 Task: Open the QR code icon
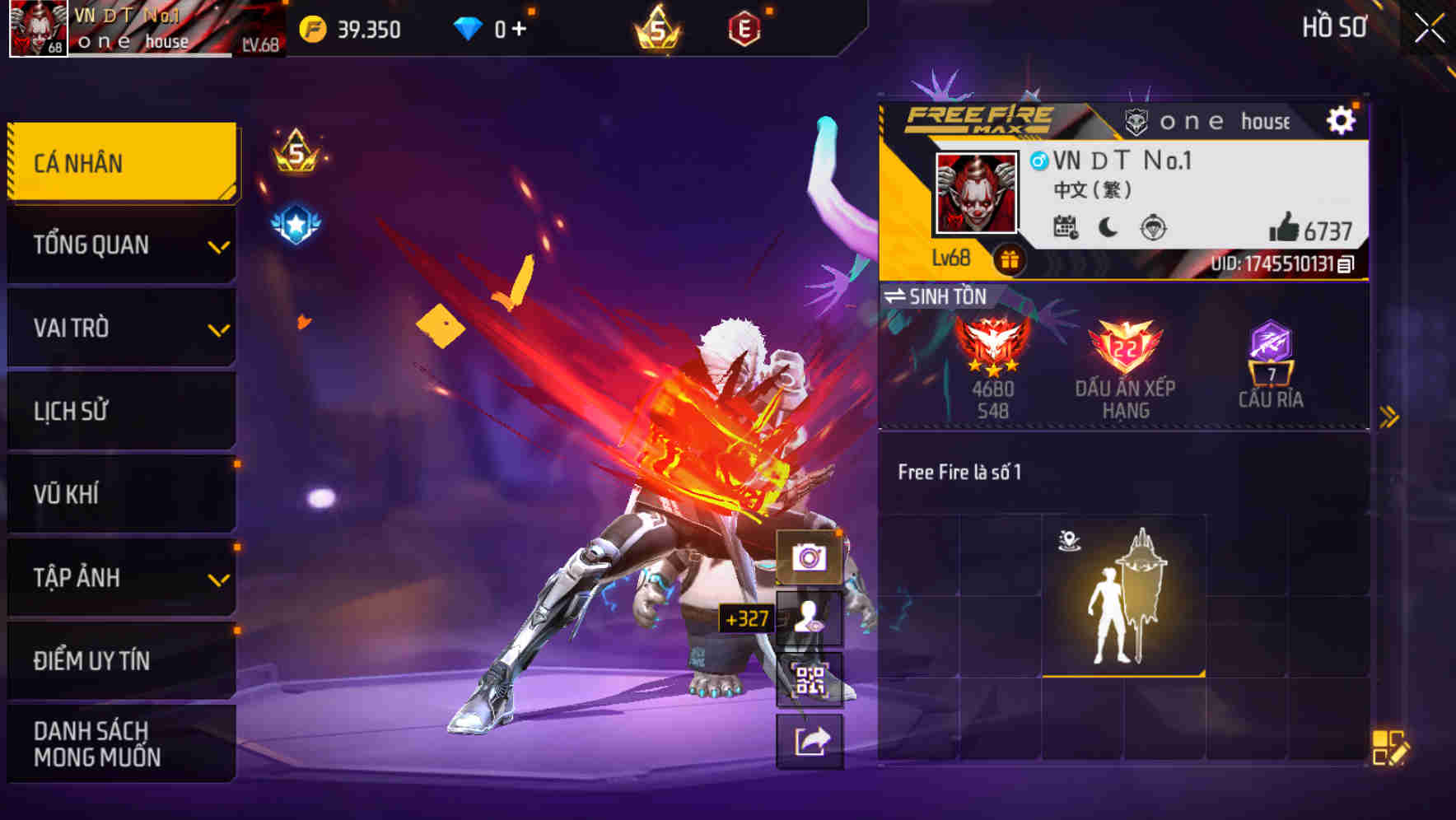tap(810, 678)
